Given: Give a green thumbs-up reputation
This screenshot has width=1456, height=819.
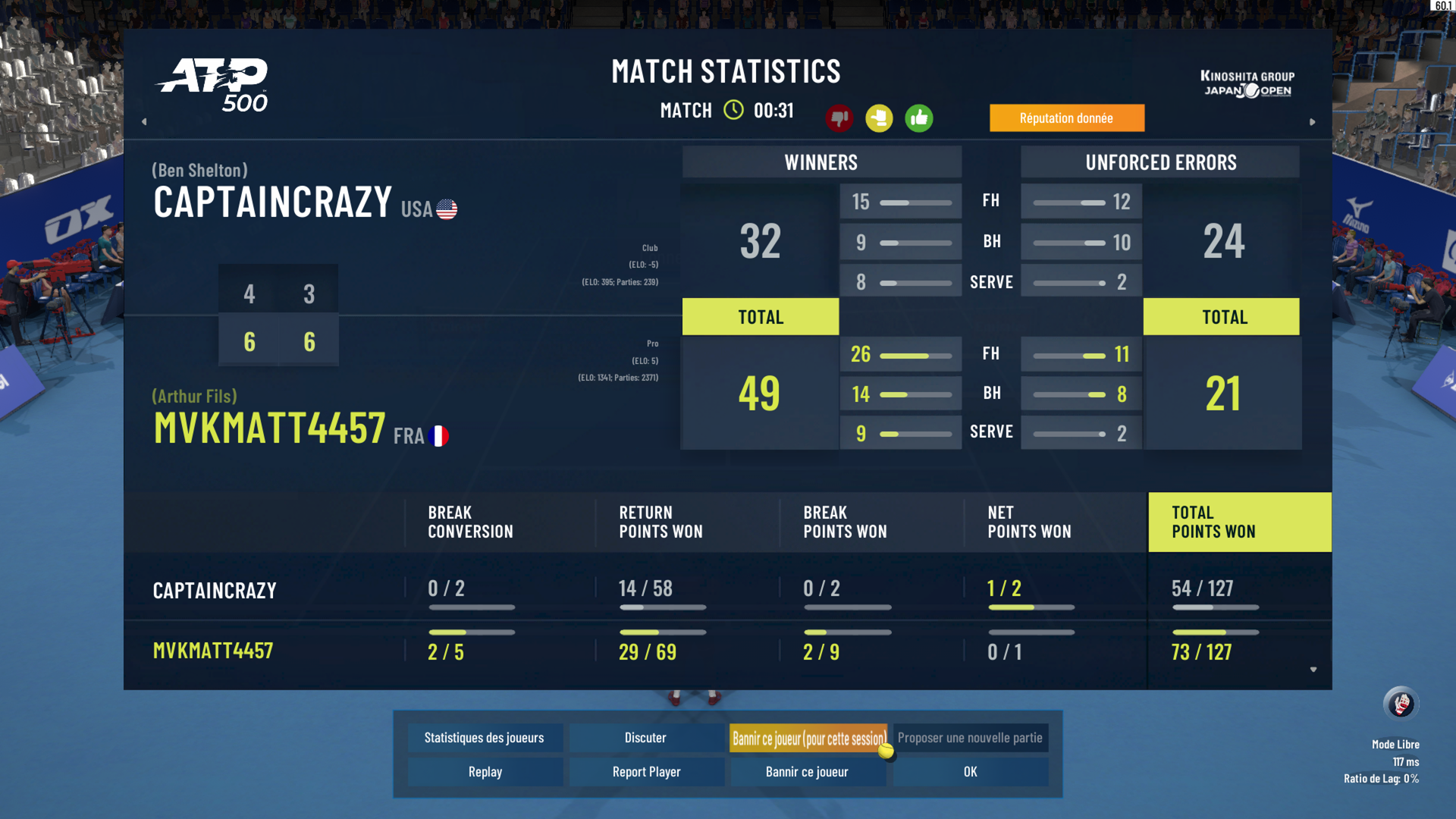Looking at the screenshot, I should pyautogui.click(x=919, y=118).
